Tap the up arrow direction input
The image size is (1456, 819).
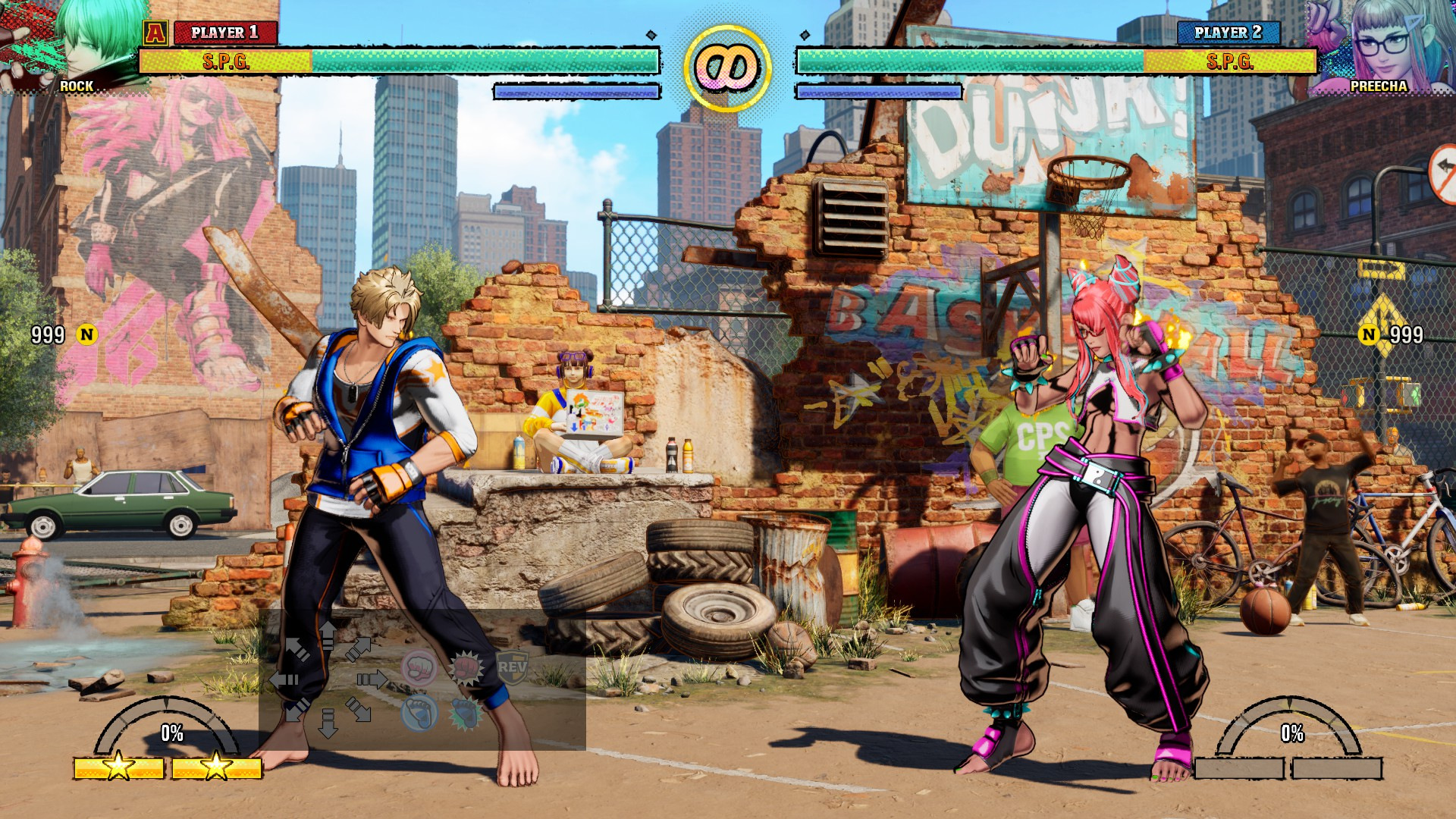coord(328,635)
